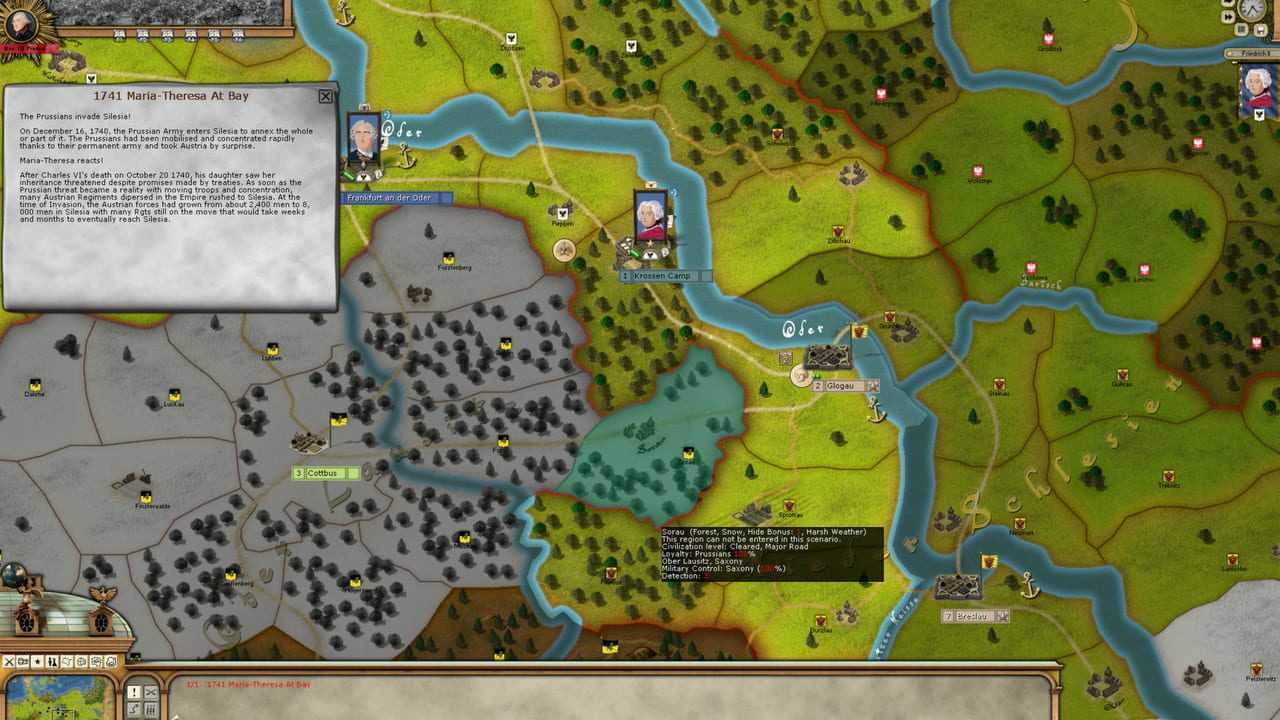The width and height of the screenshot is (1280, 720).
Task: Click the two soldiers map filter button
Action: tap(52, 661)
